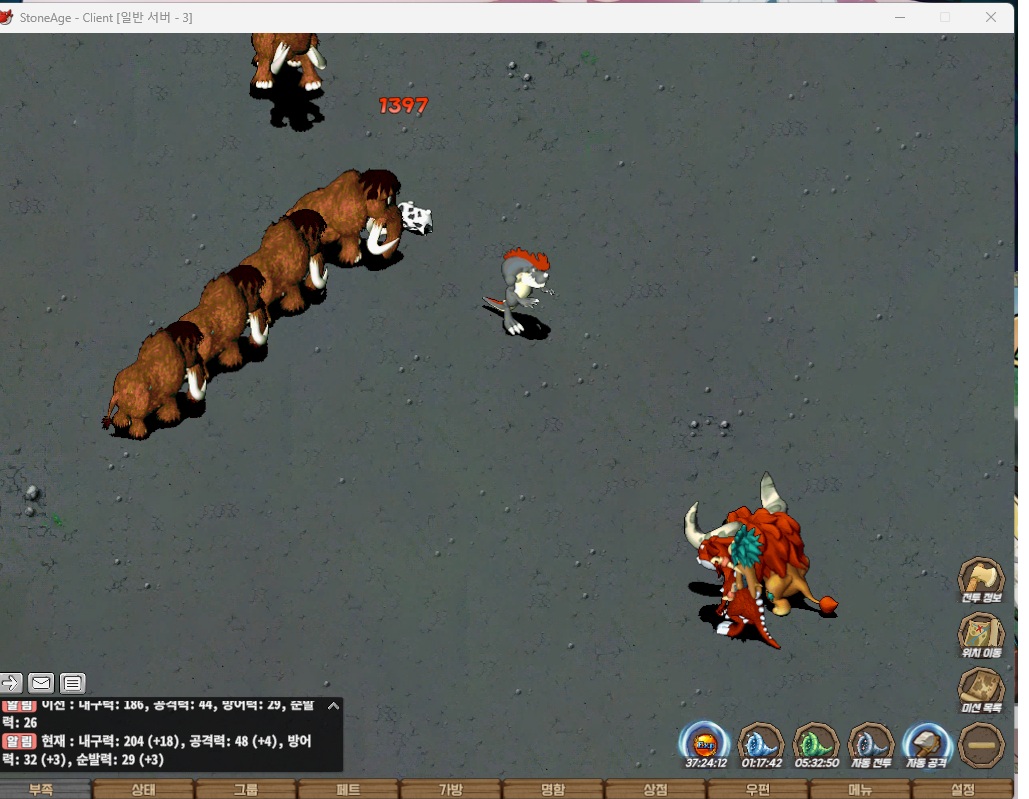Open the 상태 (status) window
This screenshot has height=799, width=1029.
[x=143, y=789]
